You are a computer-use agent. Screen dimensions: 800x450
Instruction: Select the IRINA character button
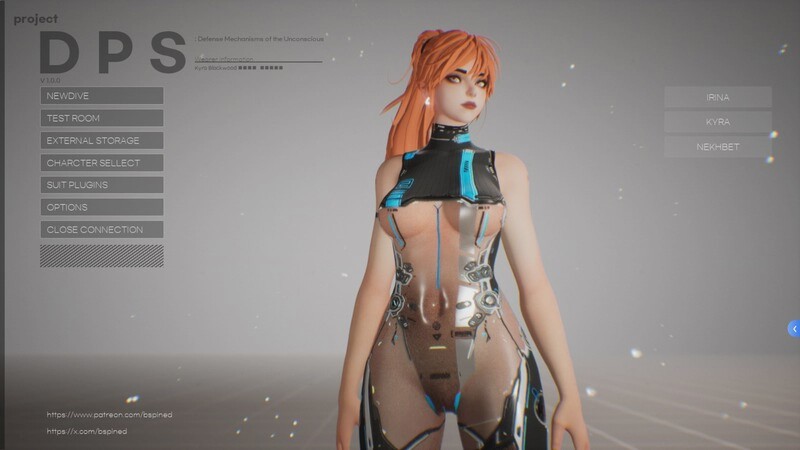pos(717,97)
